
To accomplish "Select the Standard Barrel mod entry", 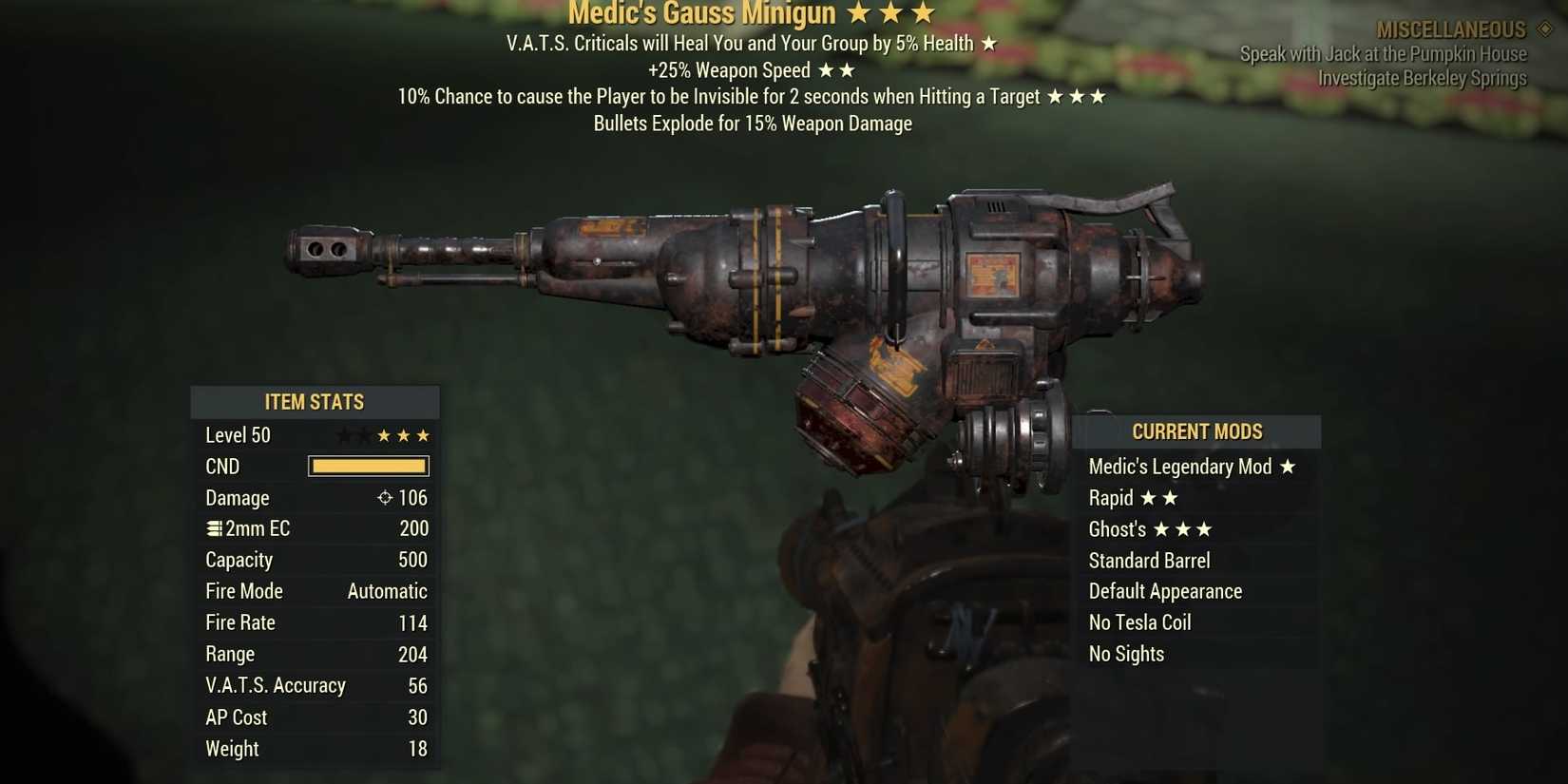I will tap(1149, 561).
